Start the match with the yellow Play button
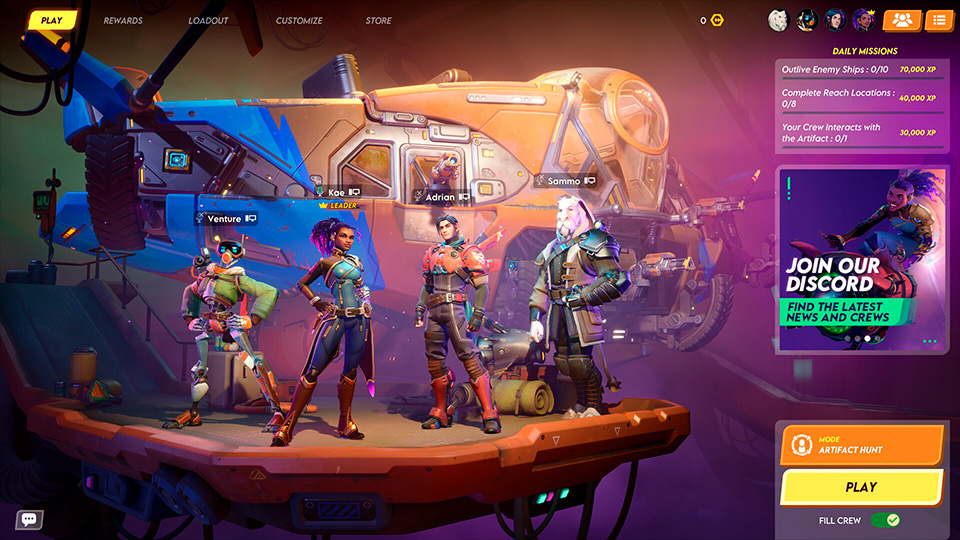Screen dimensions: 960x540 (x=861, y=487)
